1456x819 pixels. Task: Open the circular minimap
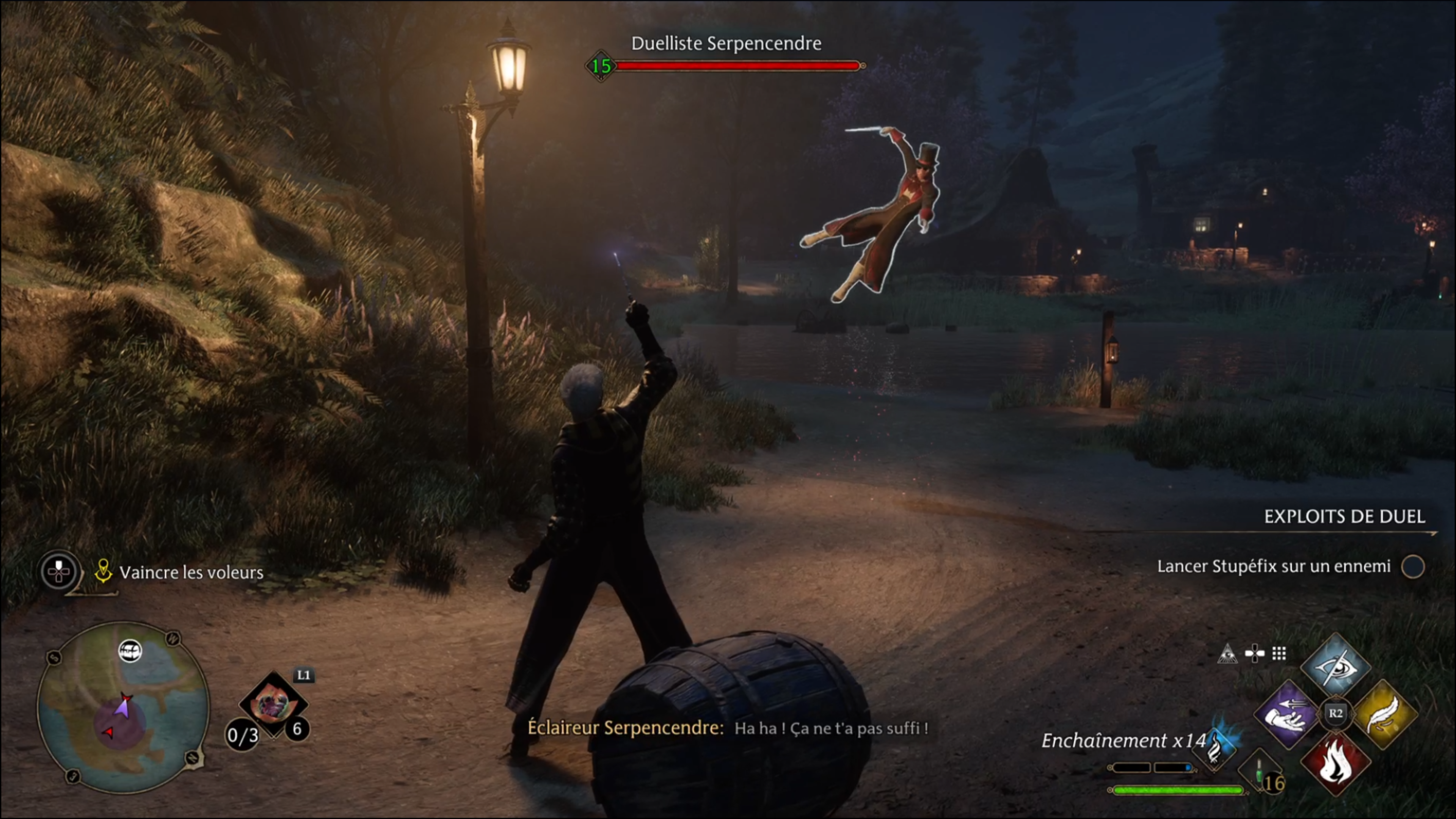click(123, 707)
